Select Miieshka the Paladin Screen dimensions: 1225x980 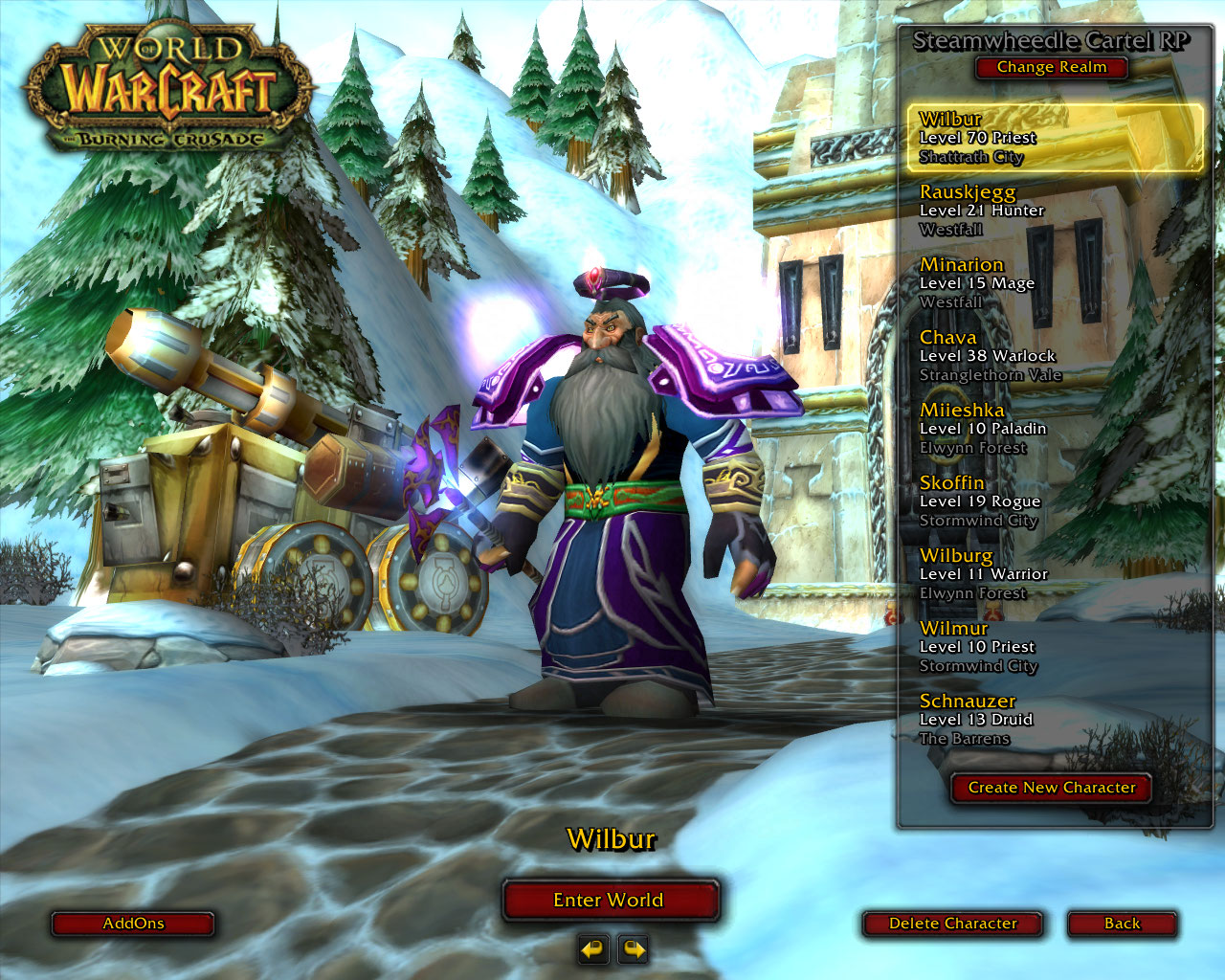point(1053,429)
